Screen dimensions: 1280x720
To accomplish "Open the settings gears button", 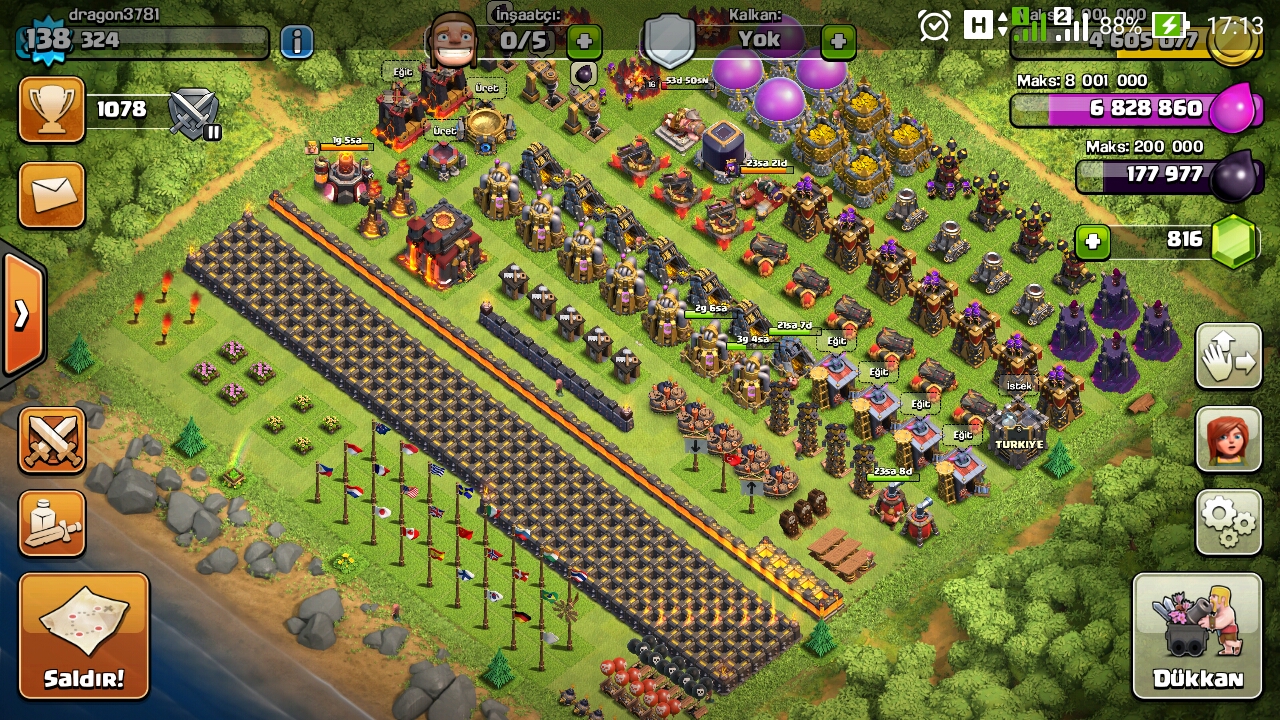I will pos(1228,521).
